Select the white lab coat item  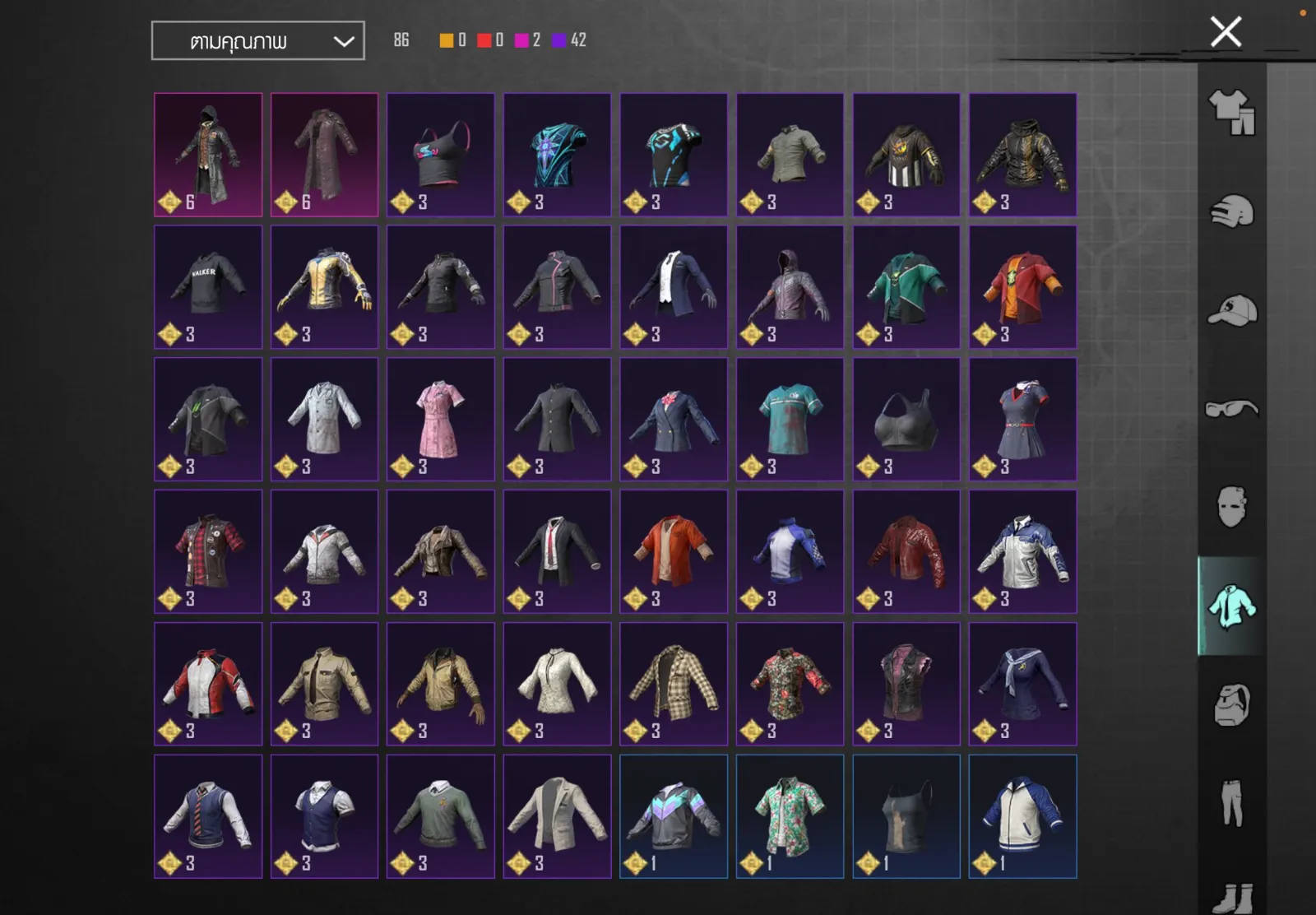pos(324,419)
